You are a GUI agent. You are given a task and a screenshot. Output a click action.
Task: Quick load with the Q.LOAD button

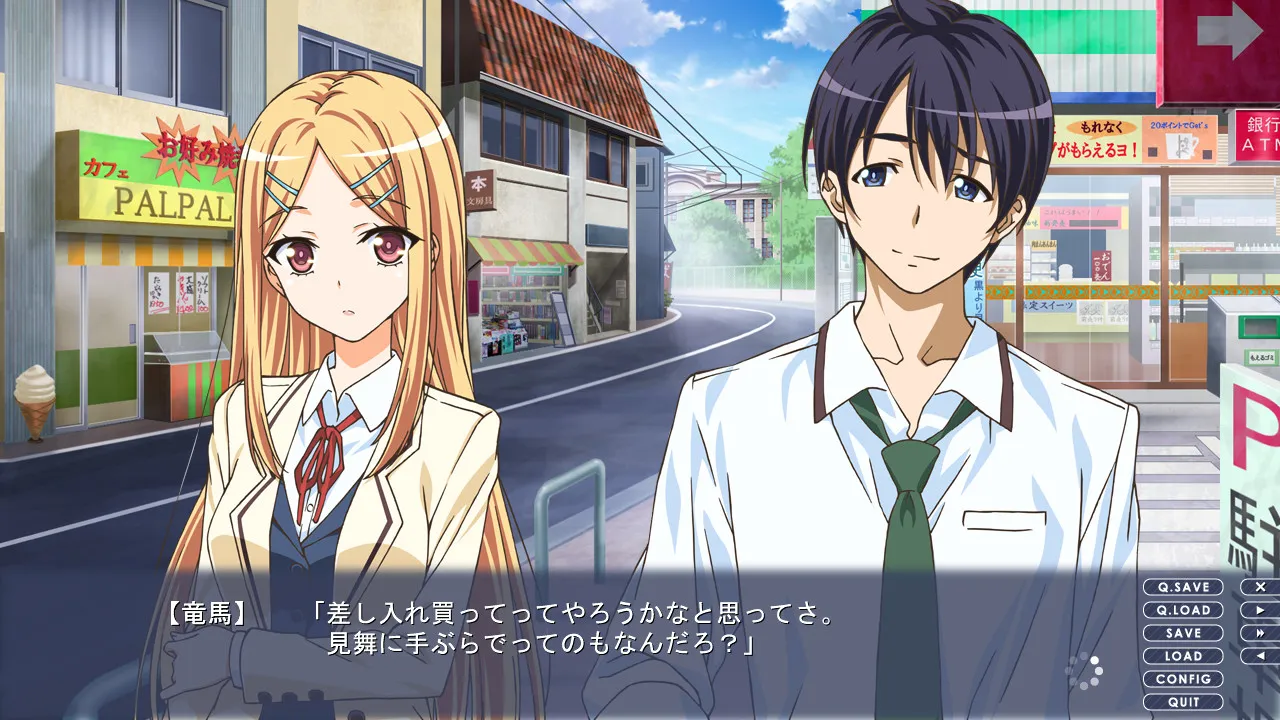1183,610
